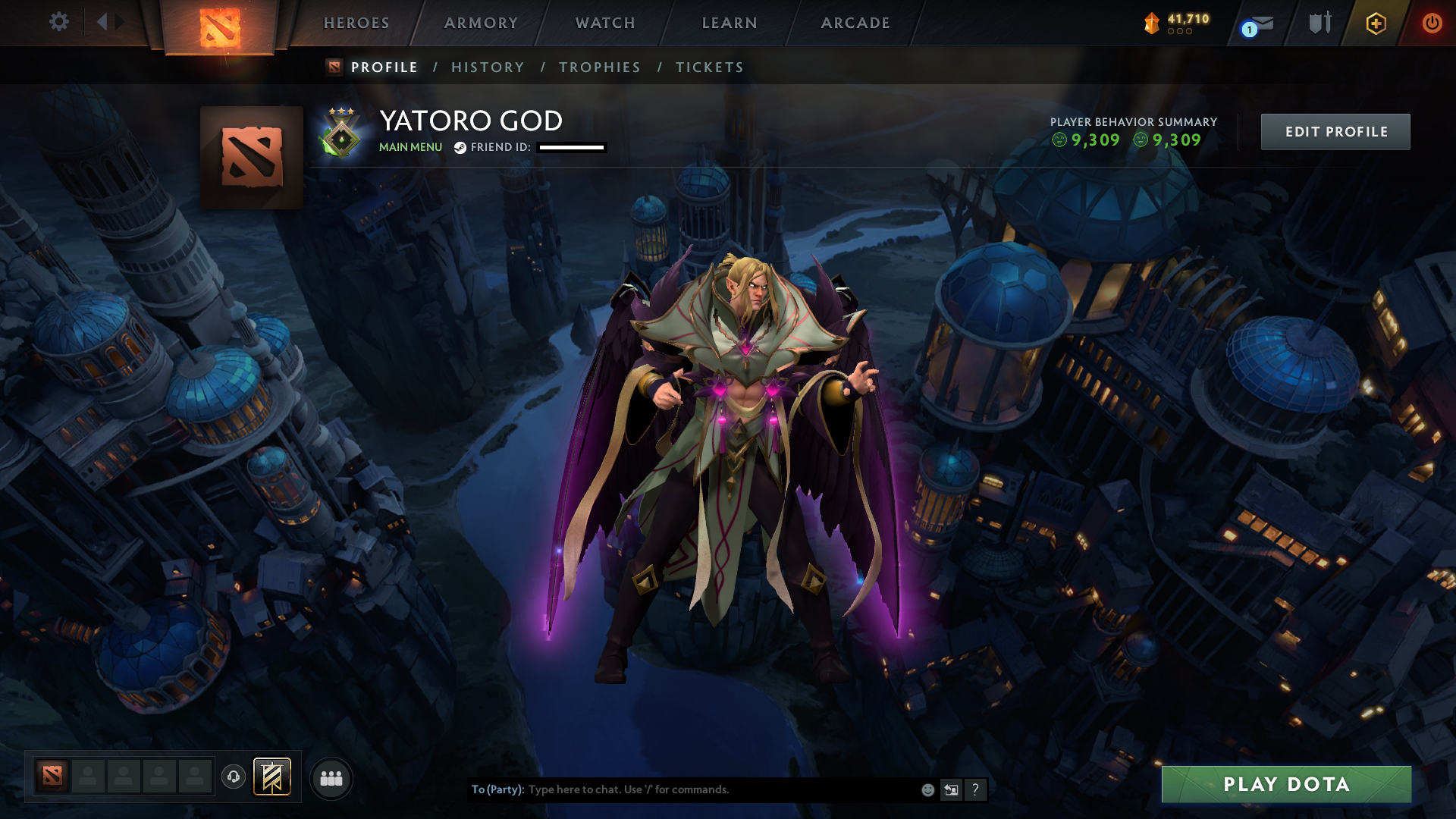Switch to the HISTORY tab

tap(488, 67)
